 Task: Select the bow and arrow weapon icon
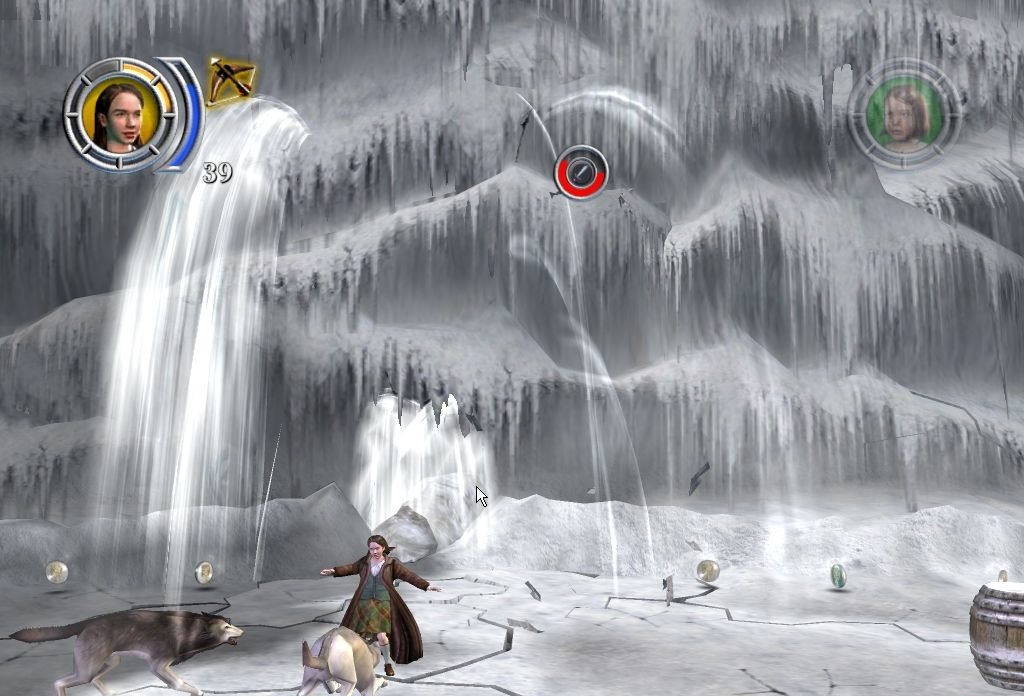[x=230, y=80]
